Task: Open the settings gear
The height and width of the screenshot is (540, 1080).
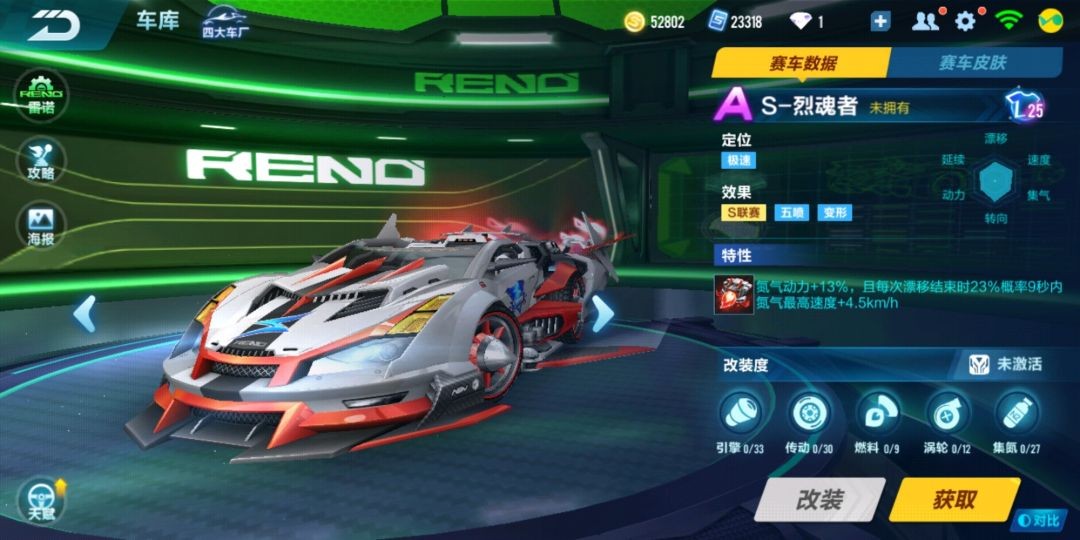Action: [x=965, y=22]
